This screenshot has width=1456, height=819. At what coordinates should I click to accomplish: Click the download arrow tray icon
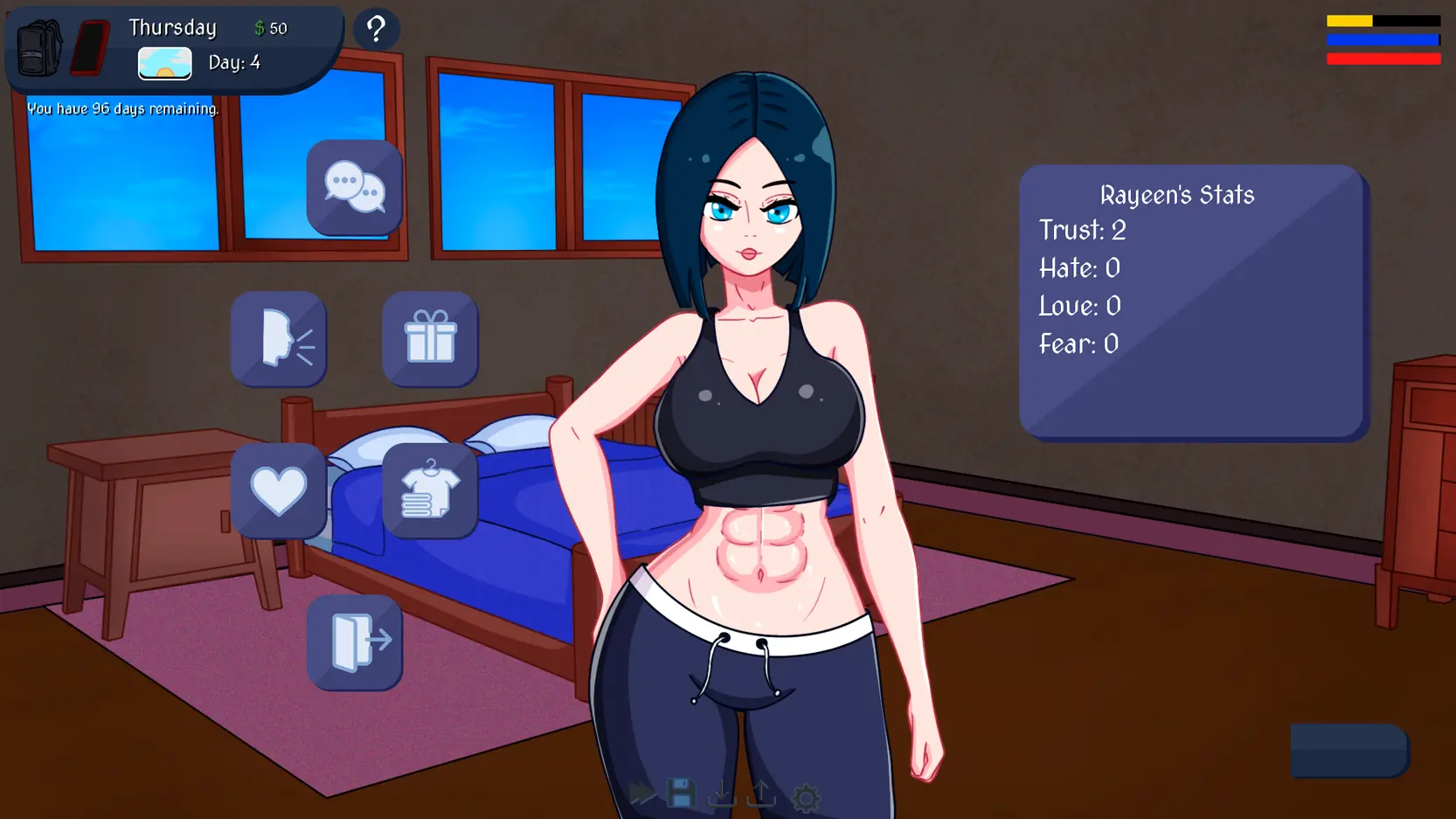coord(722,795)
